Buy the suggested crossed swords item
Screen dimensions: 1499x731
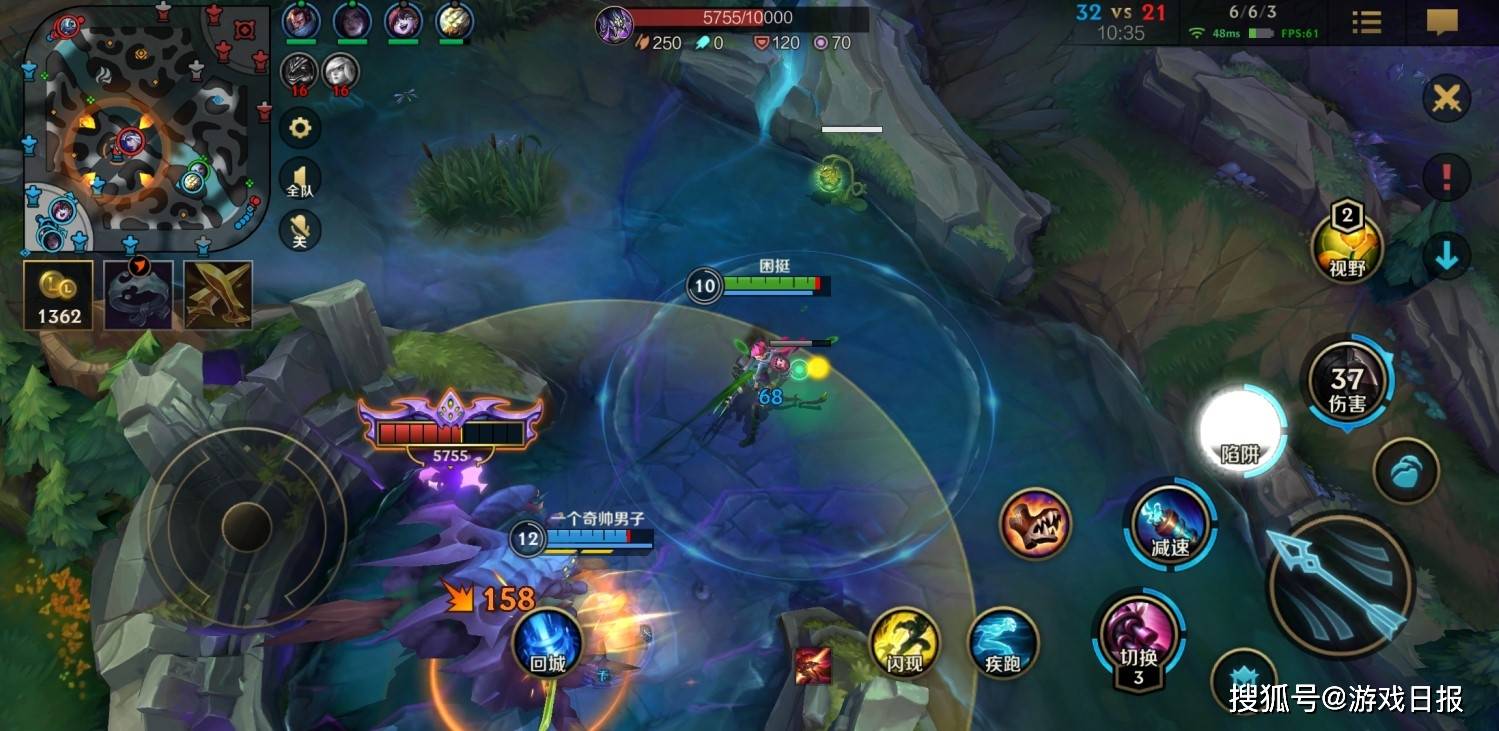tap(218, 295)
